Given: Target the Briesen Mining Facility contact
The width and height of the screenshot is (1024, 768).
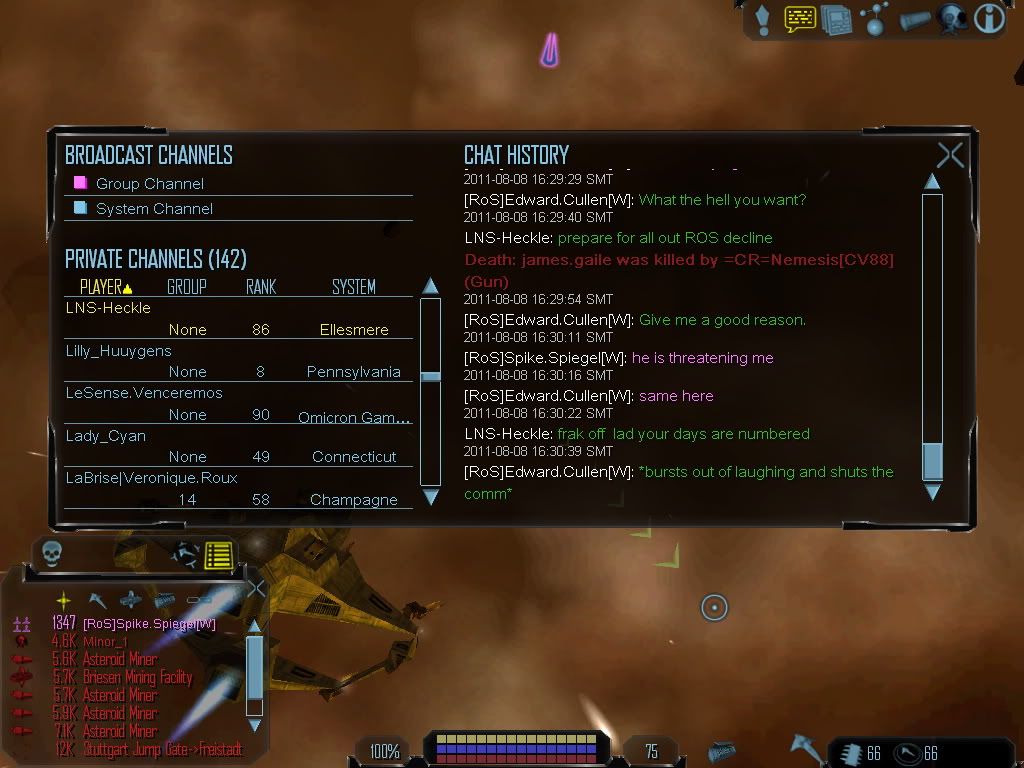Looking at the screenshot, I should [137, 678].
